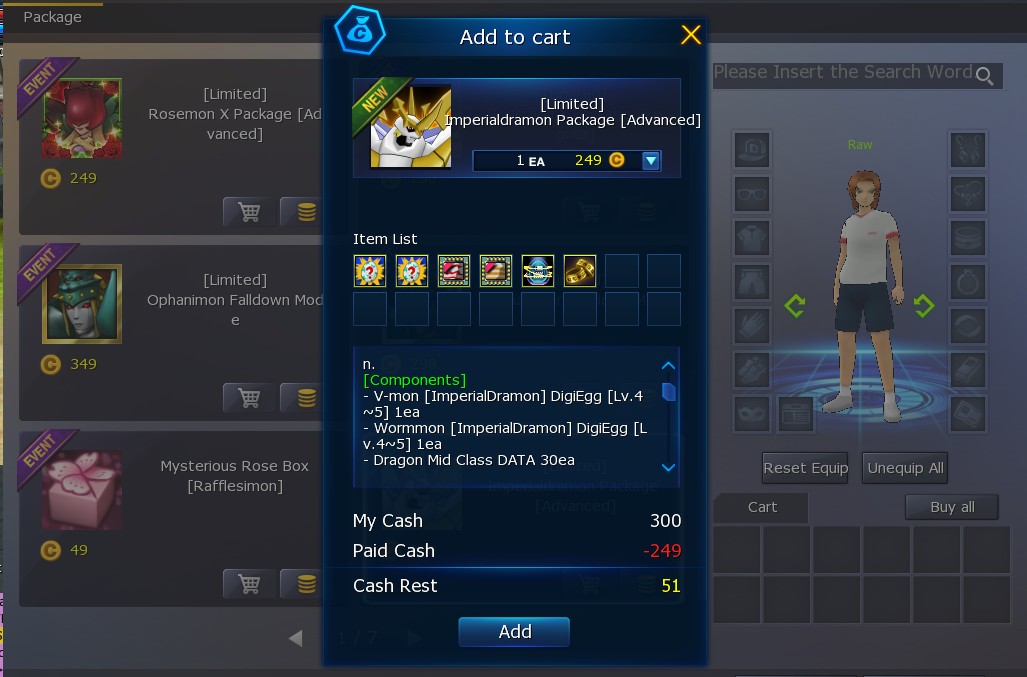This screenshot has width=1027, height=677.
Task: Select the golden bracelet item icon
Action: tap(580, 271)
